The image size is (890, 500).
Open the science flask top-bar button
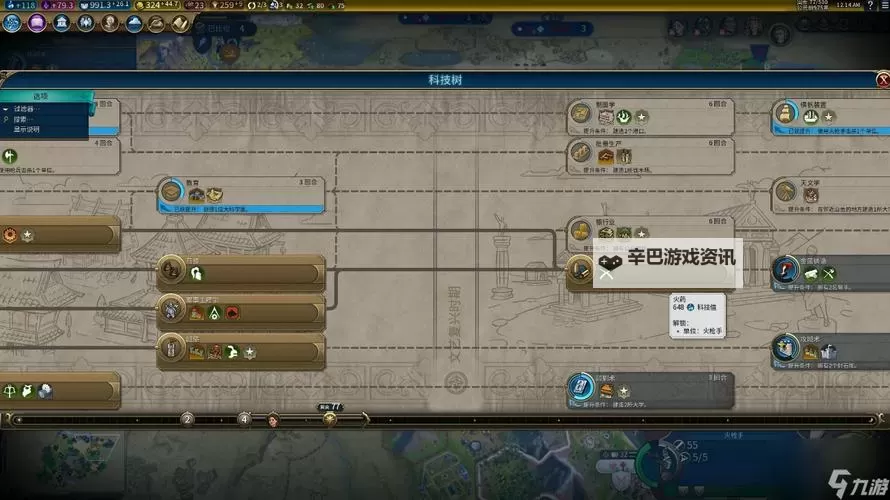(13, 23)
